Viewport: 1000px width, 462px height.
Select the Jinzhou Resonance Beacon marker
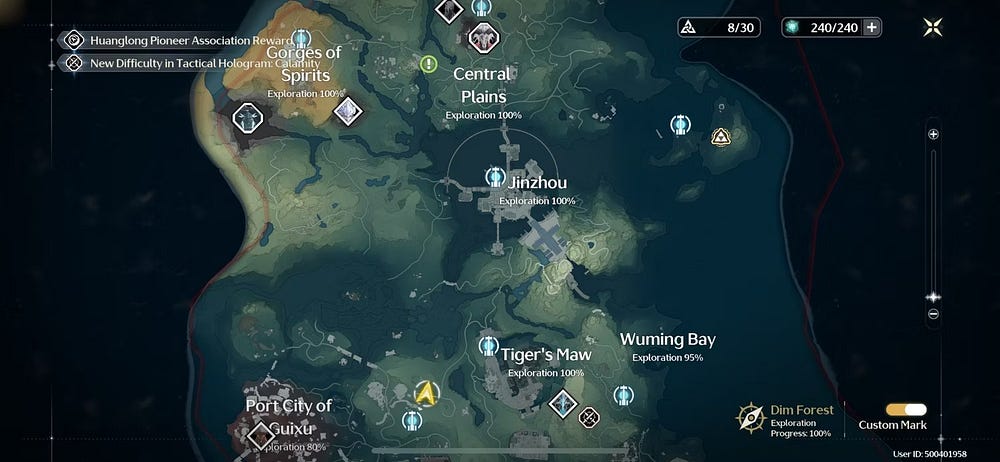(x=494, y=177)
